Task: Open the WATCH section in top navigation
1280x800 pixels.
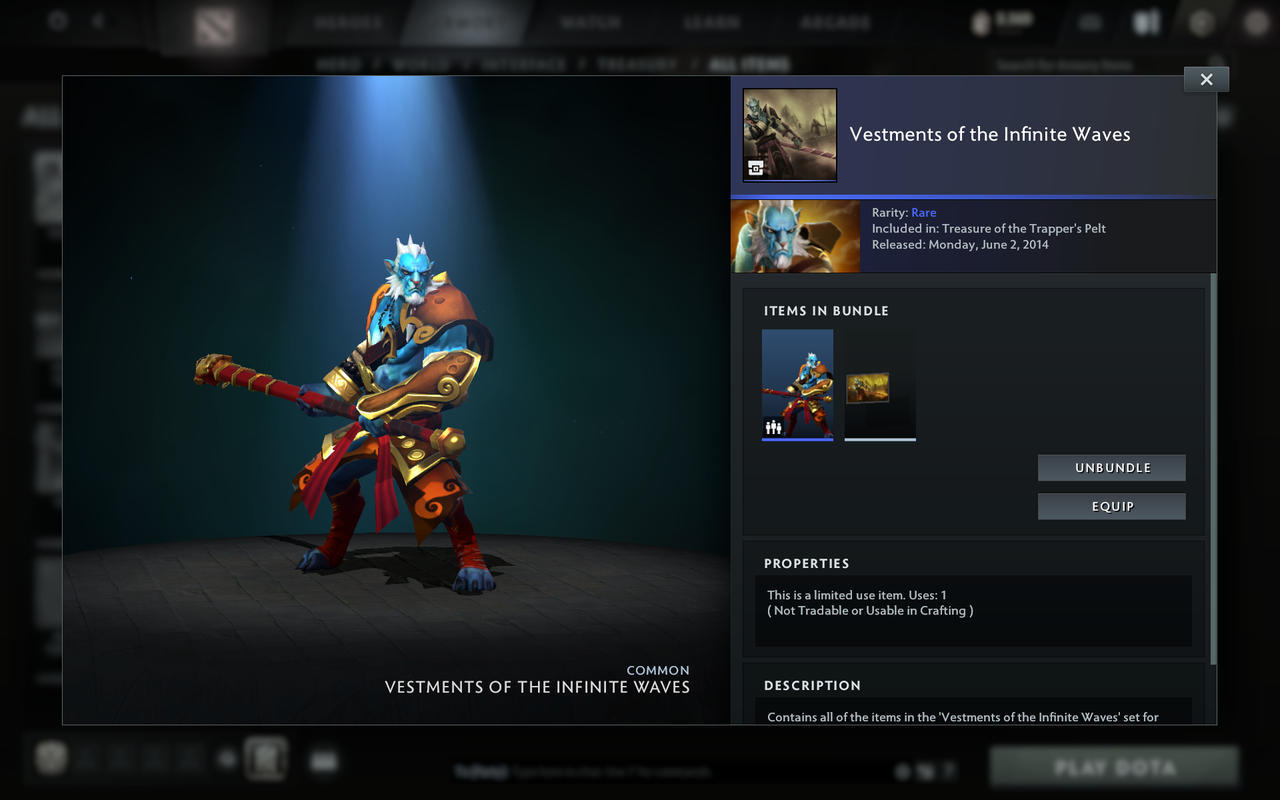Action: point(590,20)
